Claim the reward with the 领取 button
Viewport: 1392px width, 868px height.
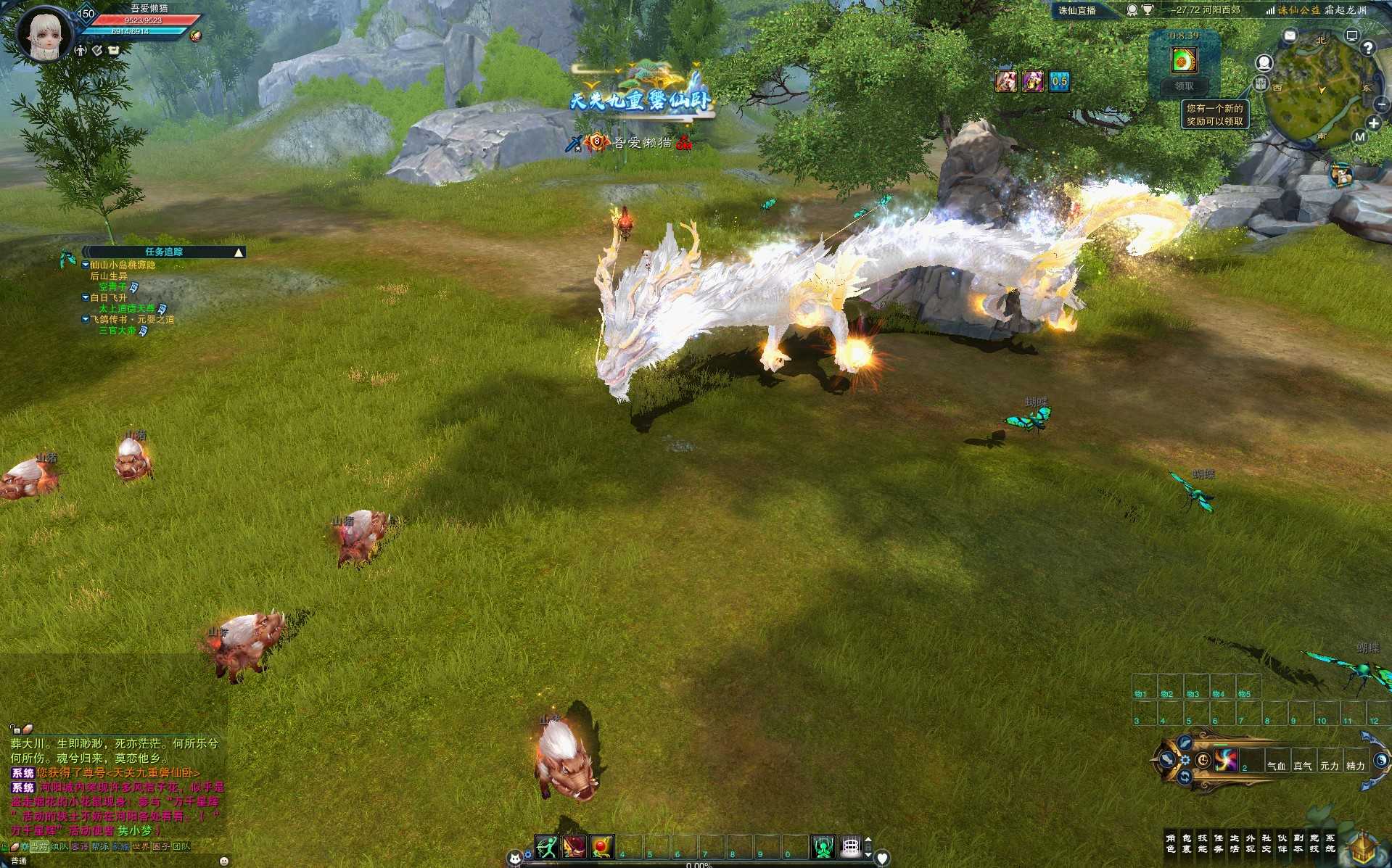pyautogui.click(x=1184, y=86)
